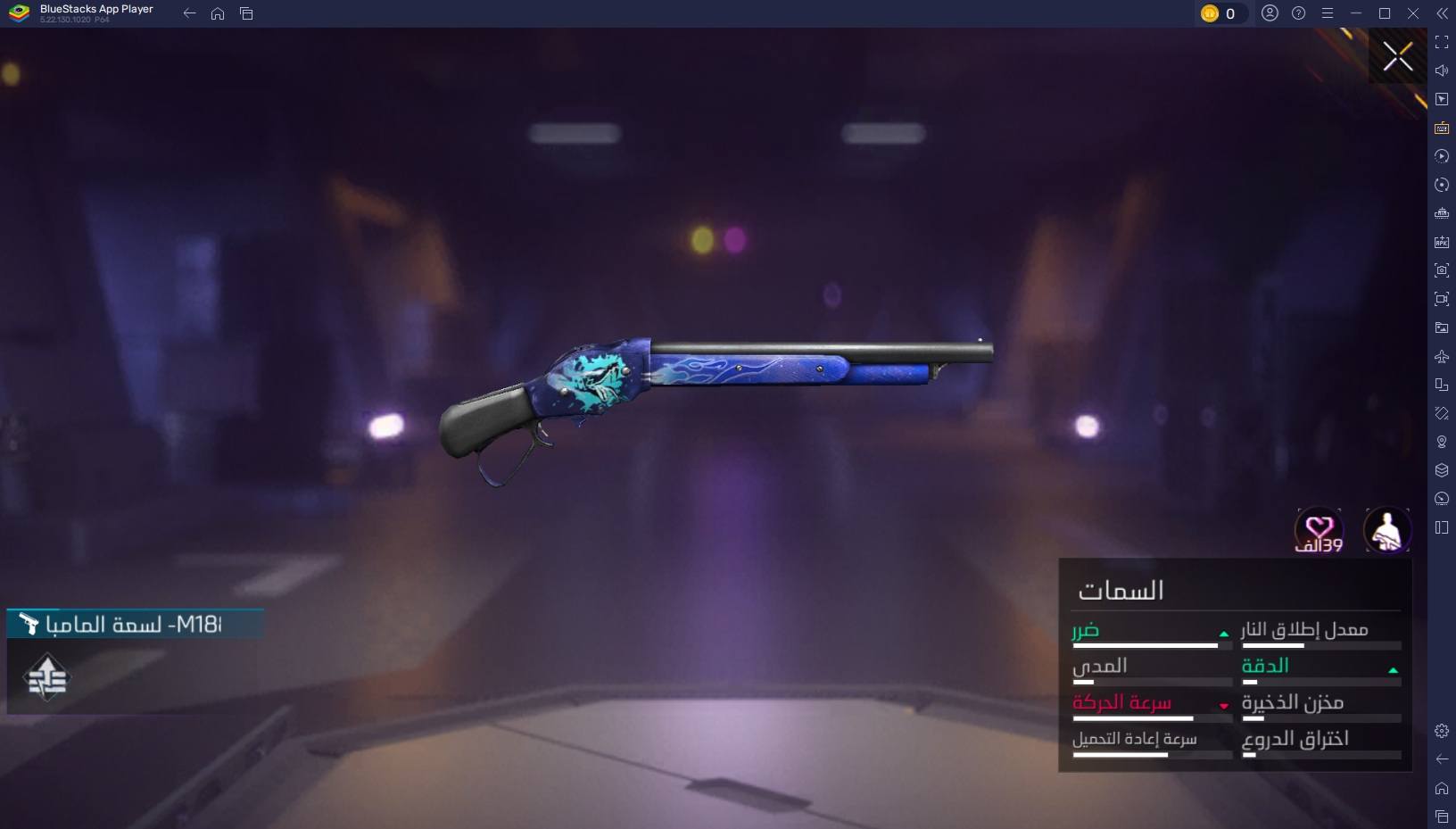Viewport: 1456px width, 829px height.
Task: Open the BlueStacks settings gear
Action: click(1441, 731)
